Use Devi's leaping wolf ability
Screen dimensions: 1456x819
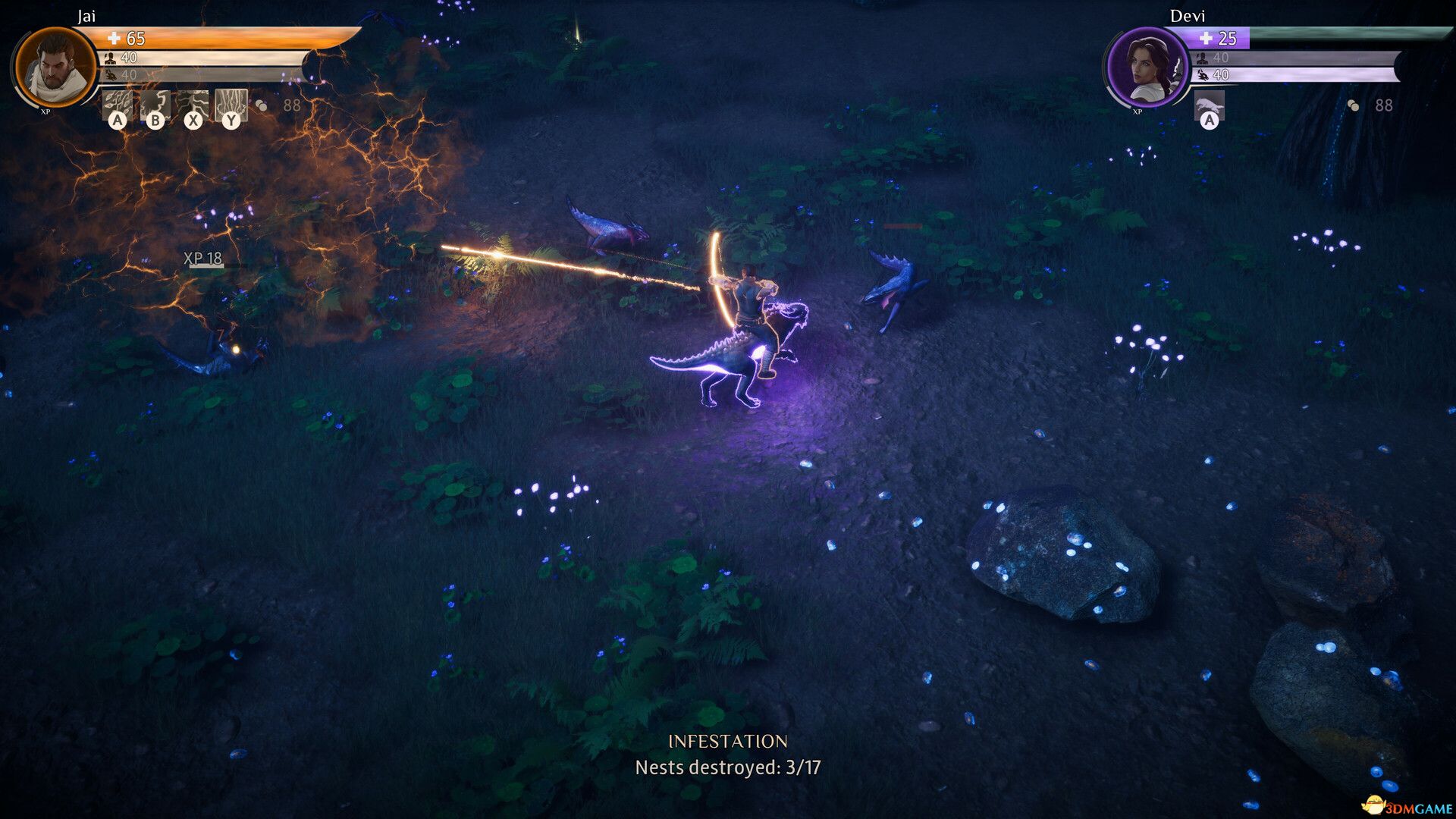(x=1210, y=106)
